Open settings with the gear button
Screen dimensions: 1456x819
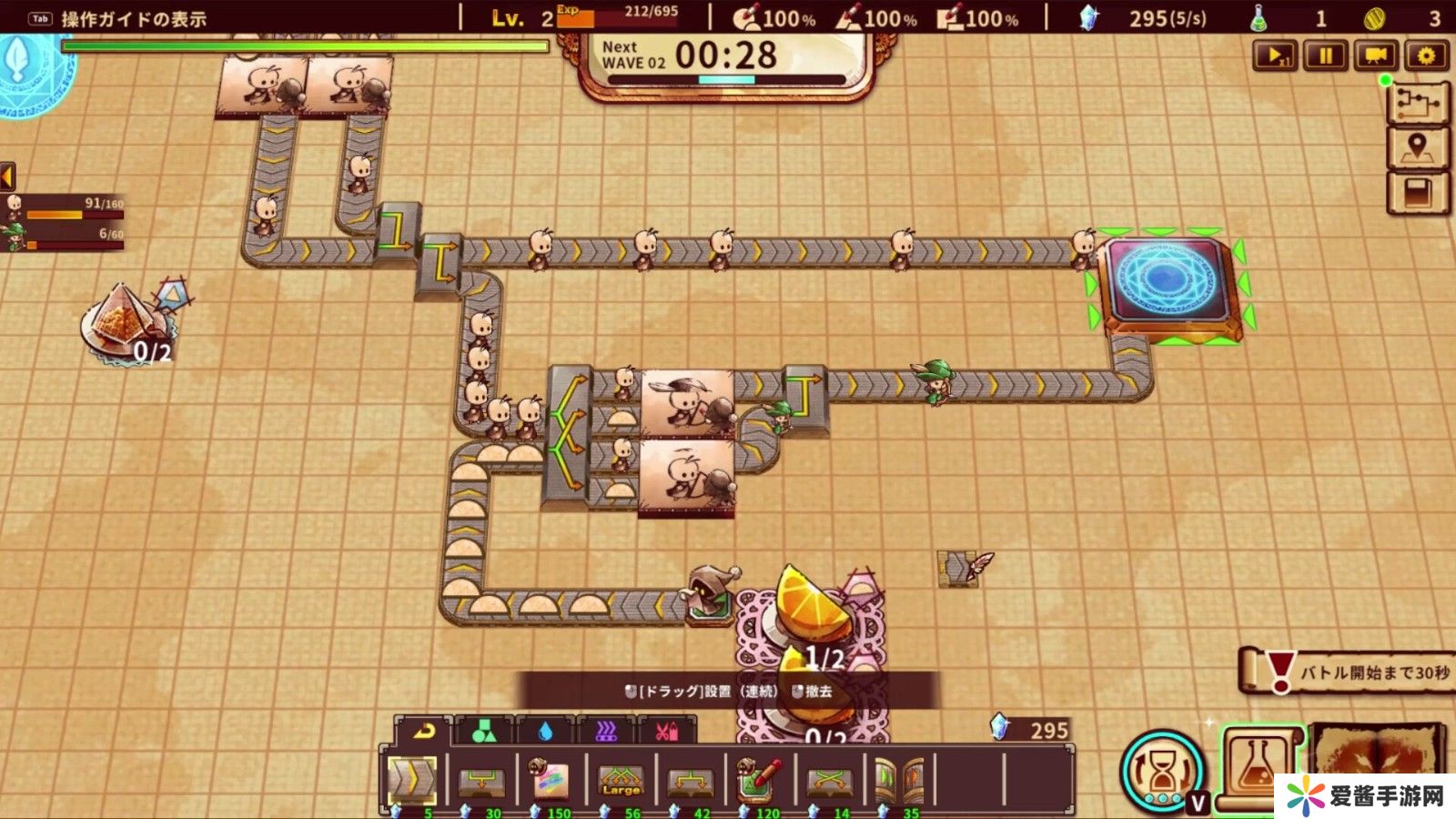coord(1426,56)
